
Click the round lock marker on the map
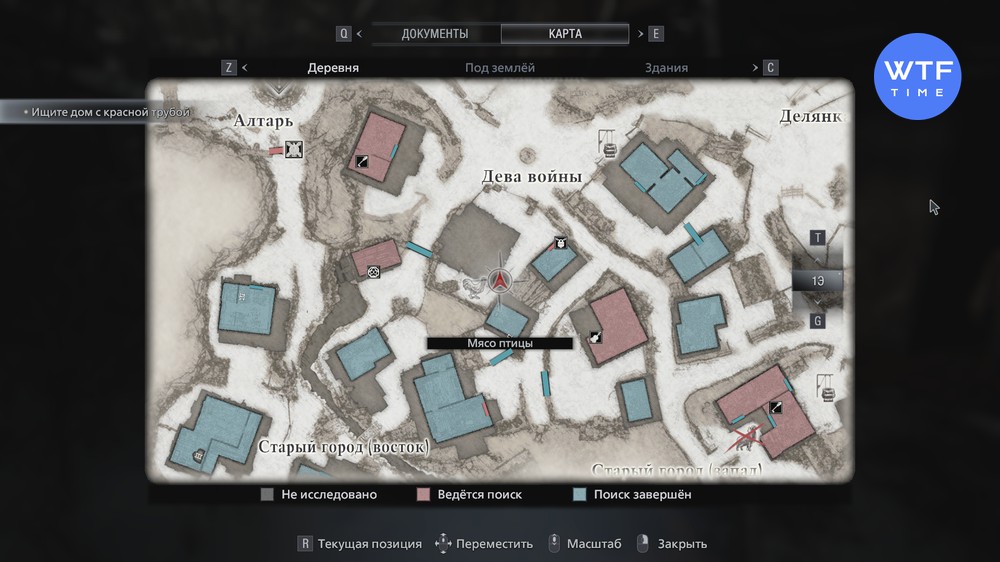click(374, 271)
